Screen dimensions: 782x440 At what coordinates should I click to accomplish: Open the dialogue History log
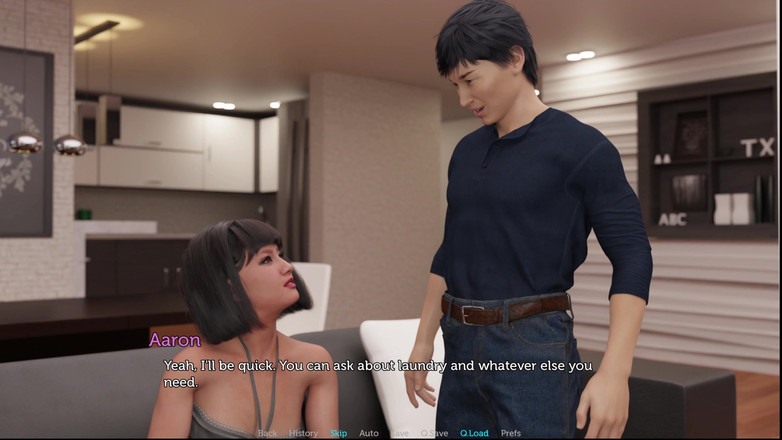(x=303, y=433)
